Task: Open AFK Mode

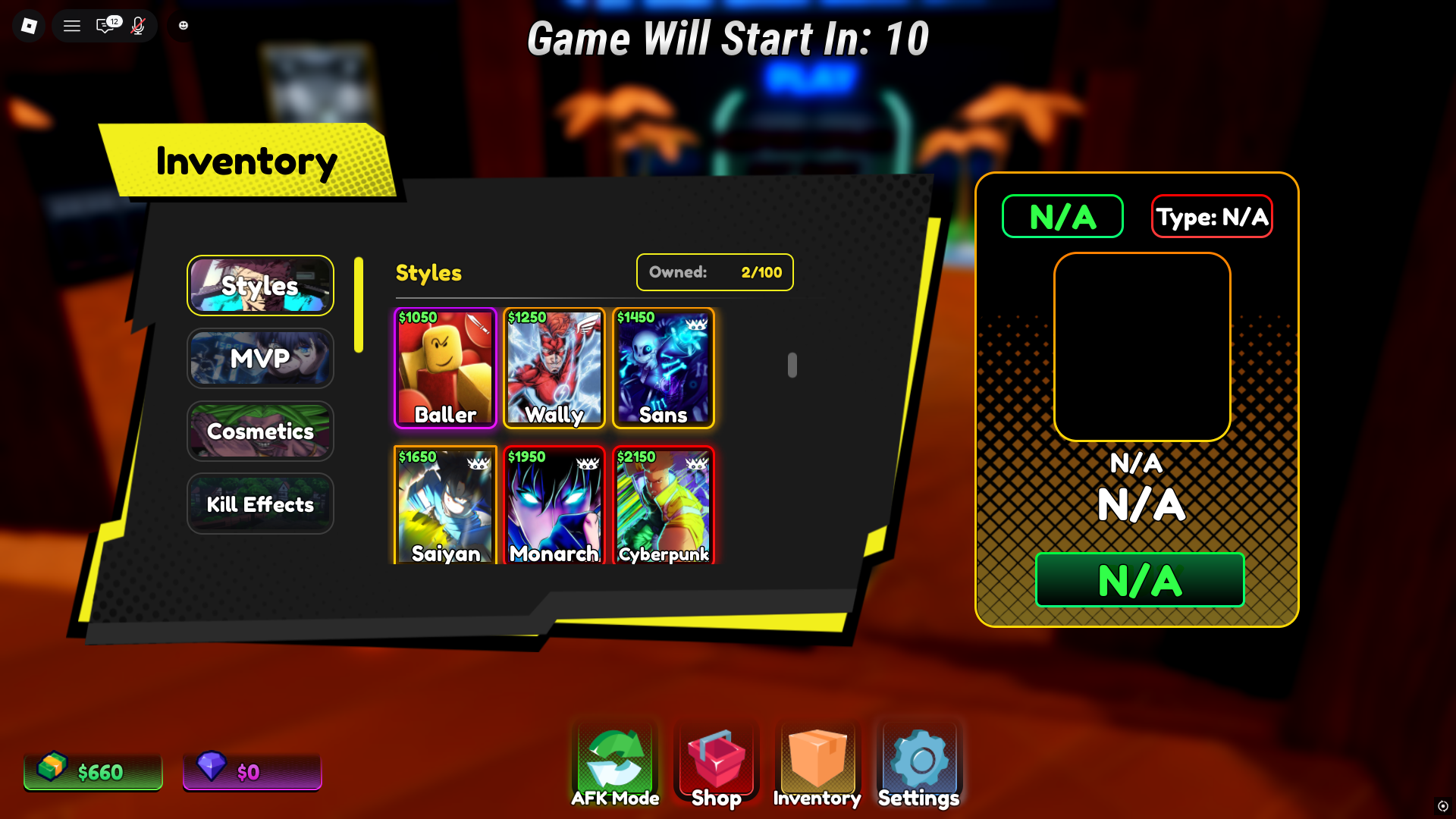Action: [614, 762]
